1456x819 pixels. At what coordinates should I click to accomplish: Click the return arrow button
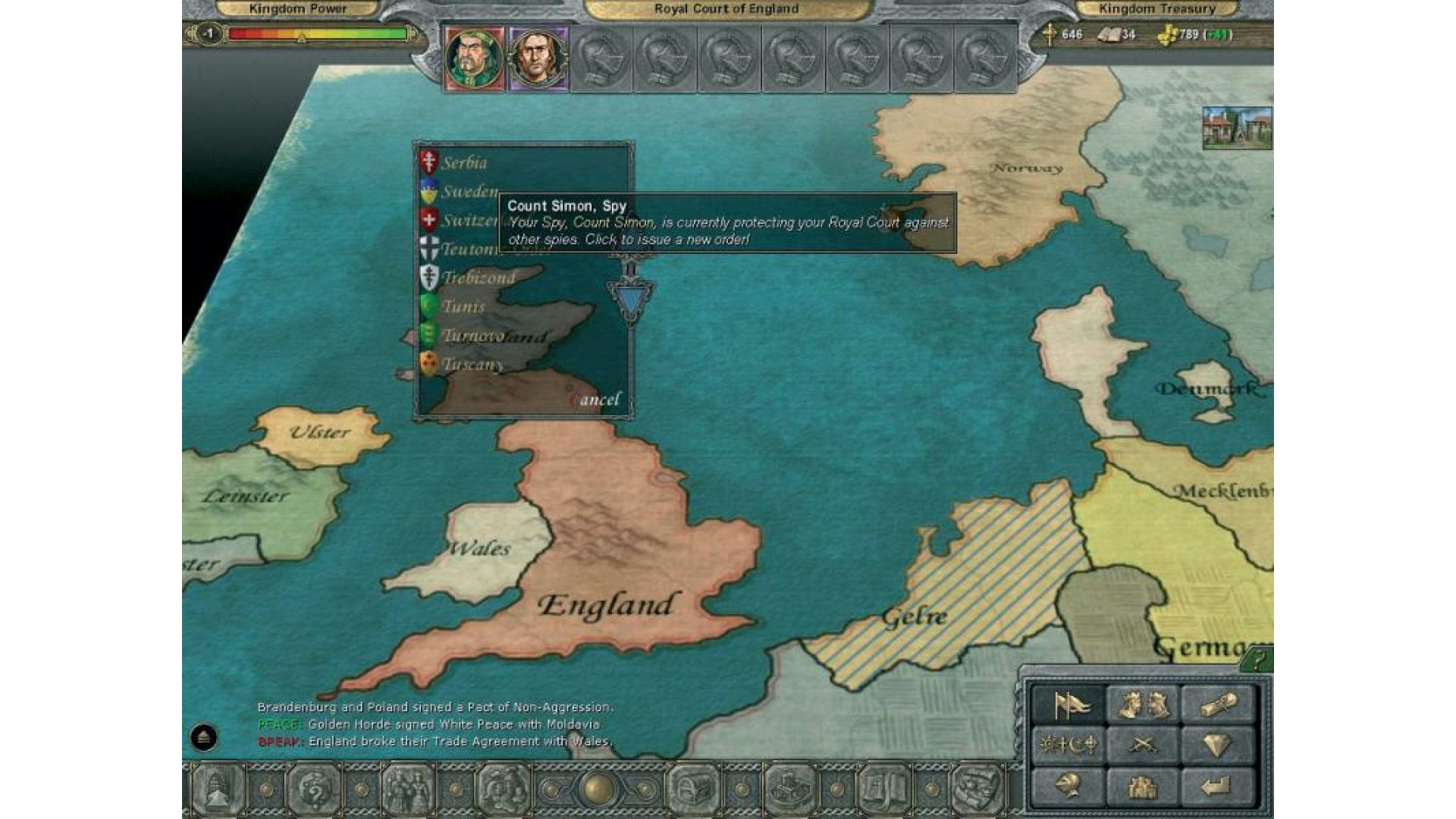click(1216, 786)
